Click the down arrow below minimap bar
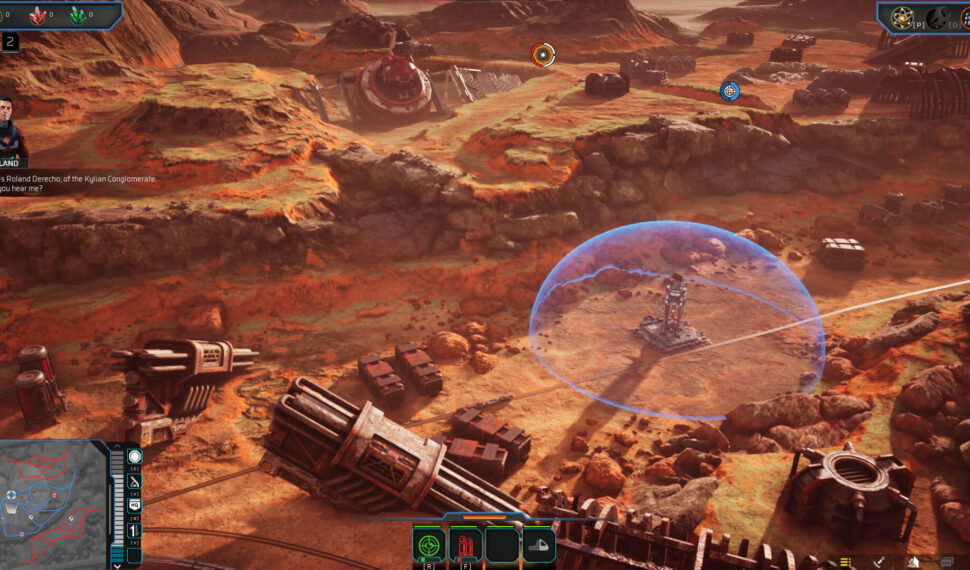970x570 pixels. tap(119, 564)
